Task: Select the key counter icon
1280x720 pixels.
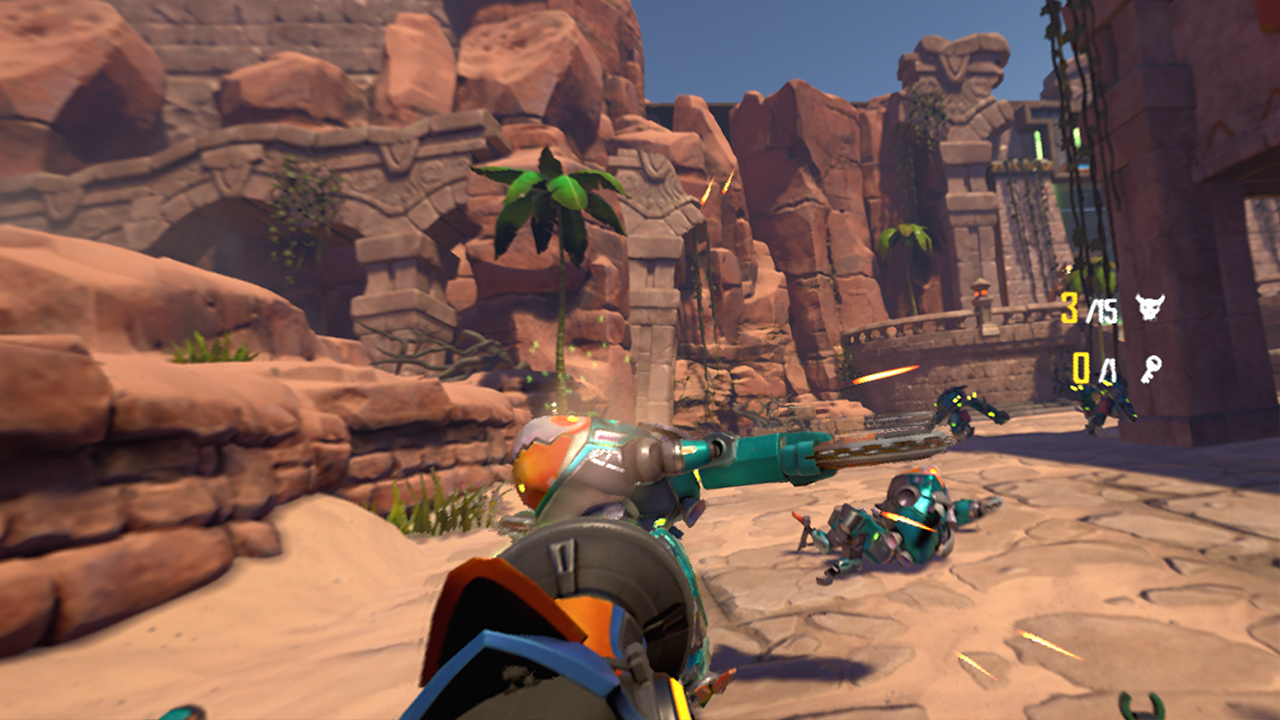Action: click(1150, 370)
